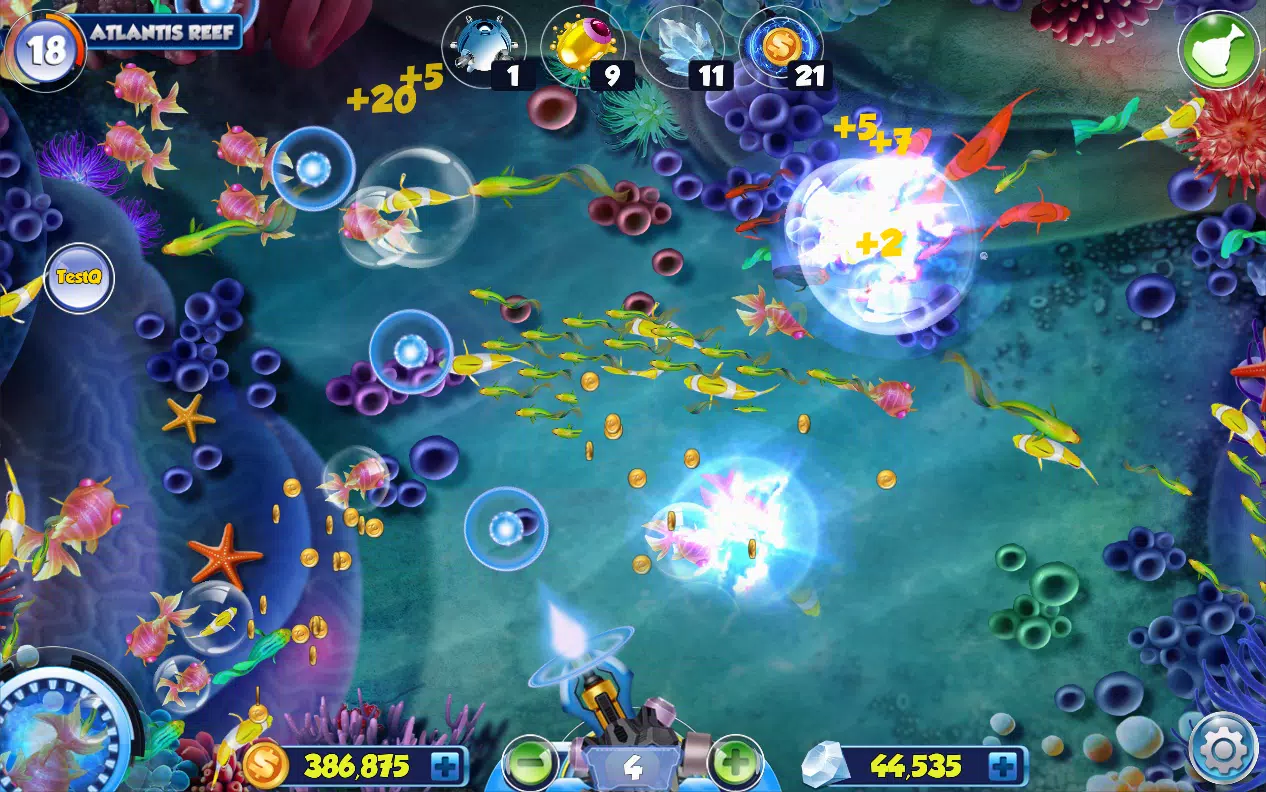
Task: Open the level 18 player badge
Action: (x=45, y=49)
